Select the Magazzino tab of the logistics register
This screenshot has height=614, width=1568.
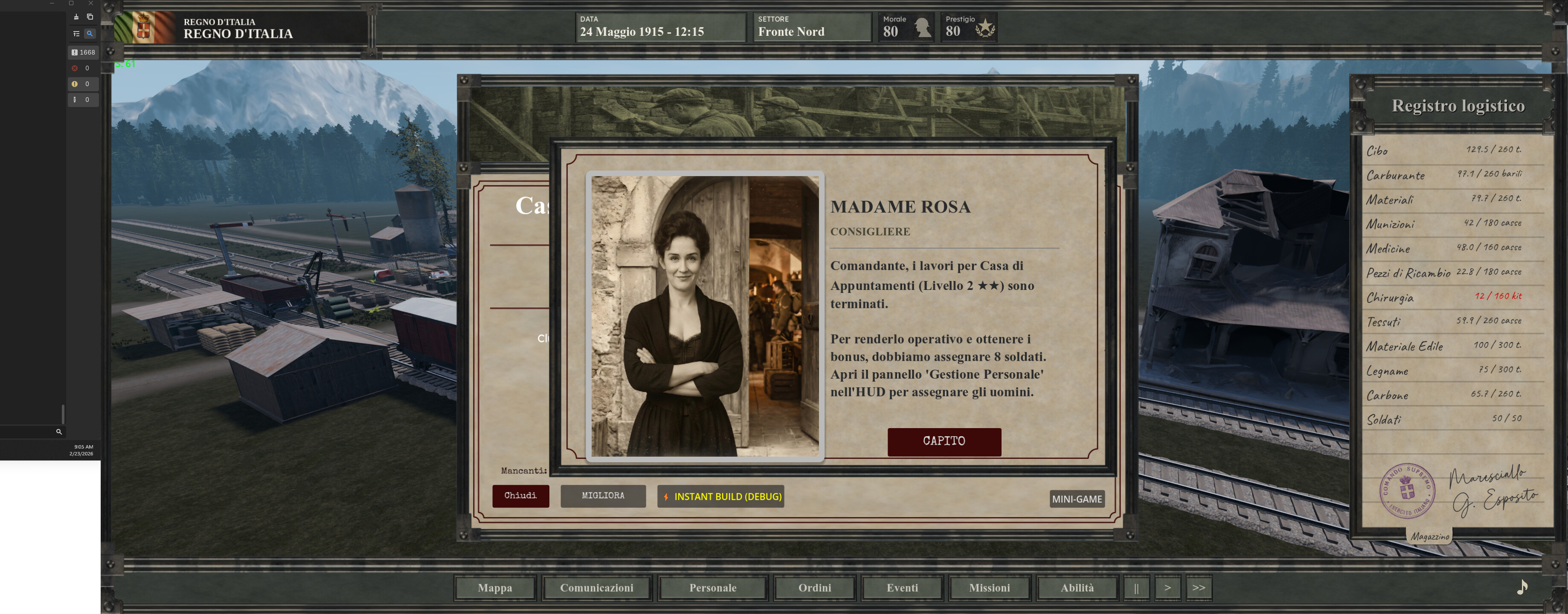[1430, 537]
